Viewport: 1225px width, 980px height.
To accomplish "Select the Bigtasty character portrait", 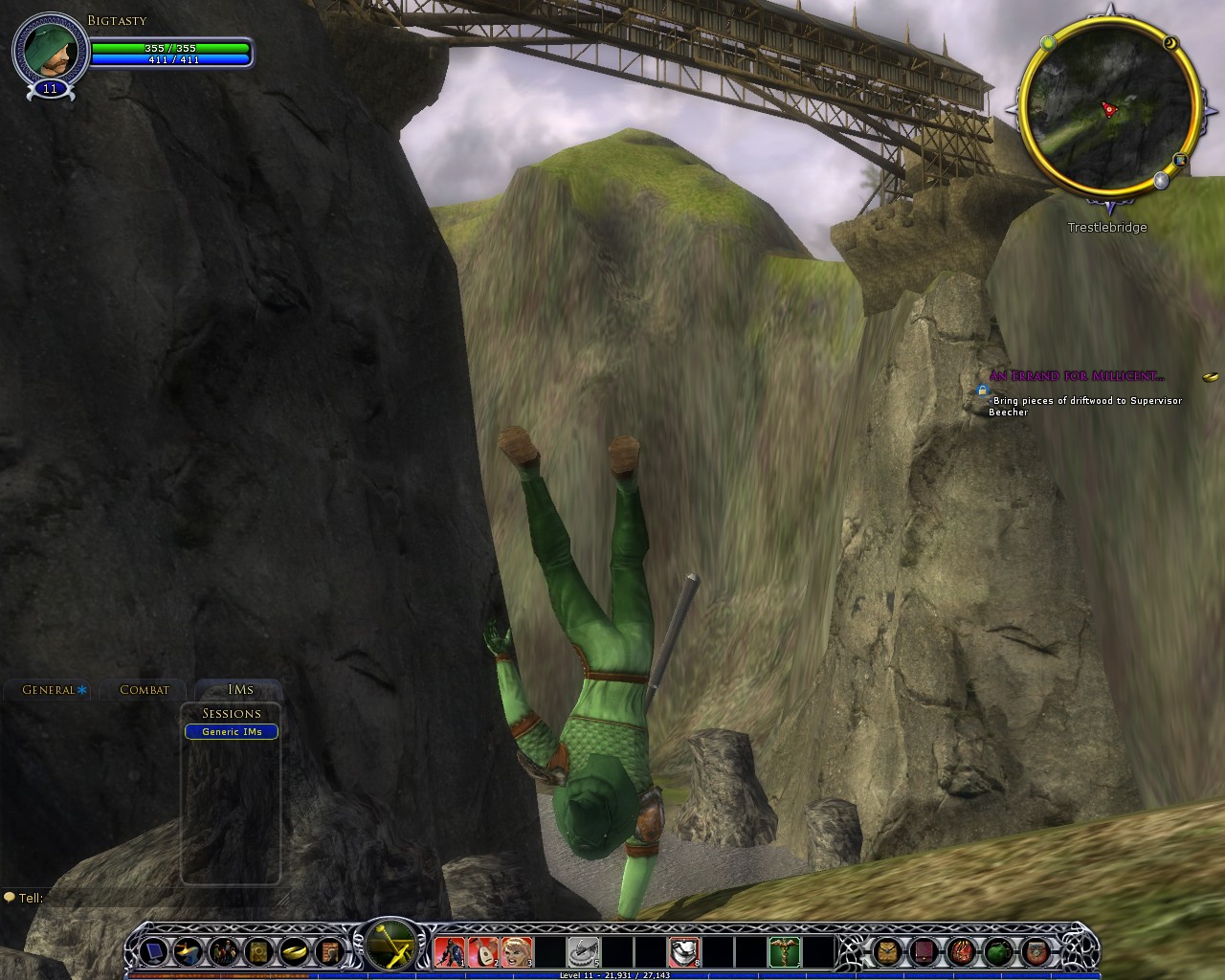I will point(50,51).
